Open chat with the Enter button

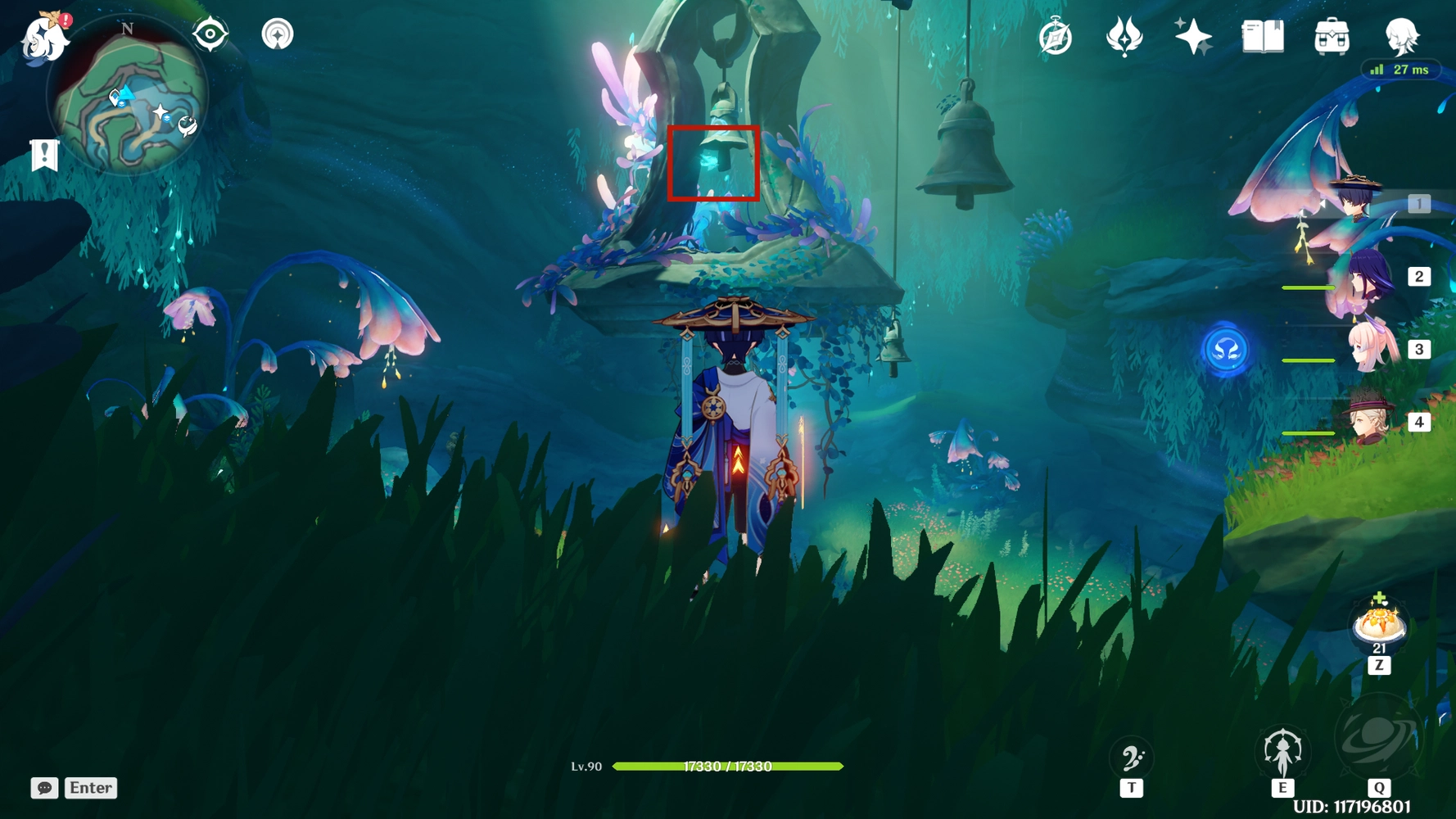[x=90, y=788]
